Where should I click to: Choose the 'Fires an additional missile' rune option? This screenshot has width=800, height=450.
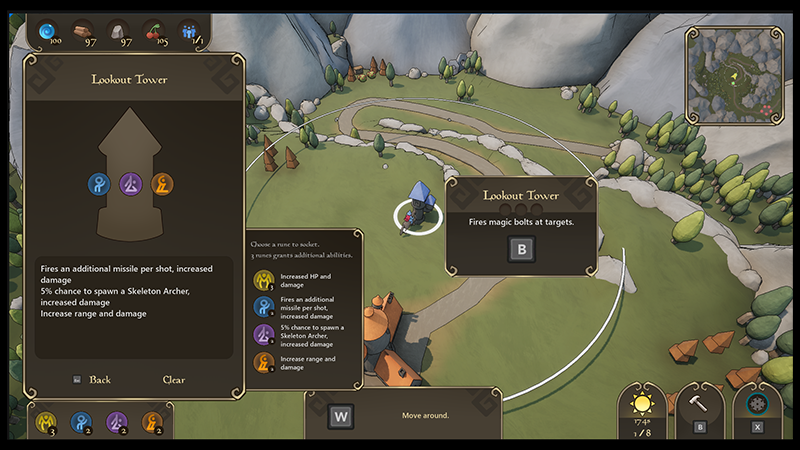pos(264,307)
